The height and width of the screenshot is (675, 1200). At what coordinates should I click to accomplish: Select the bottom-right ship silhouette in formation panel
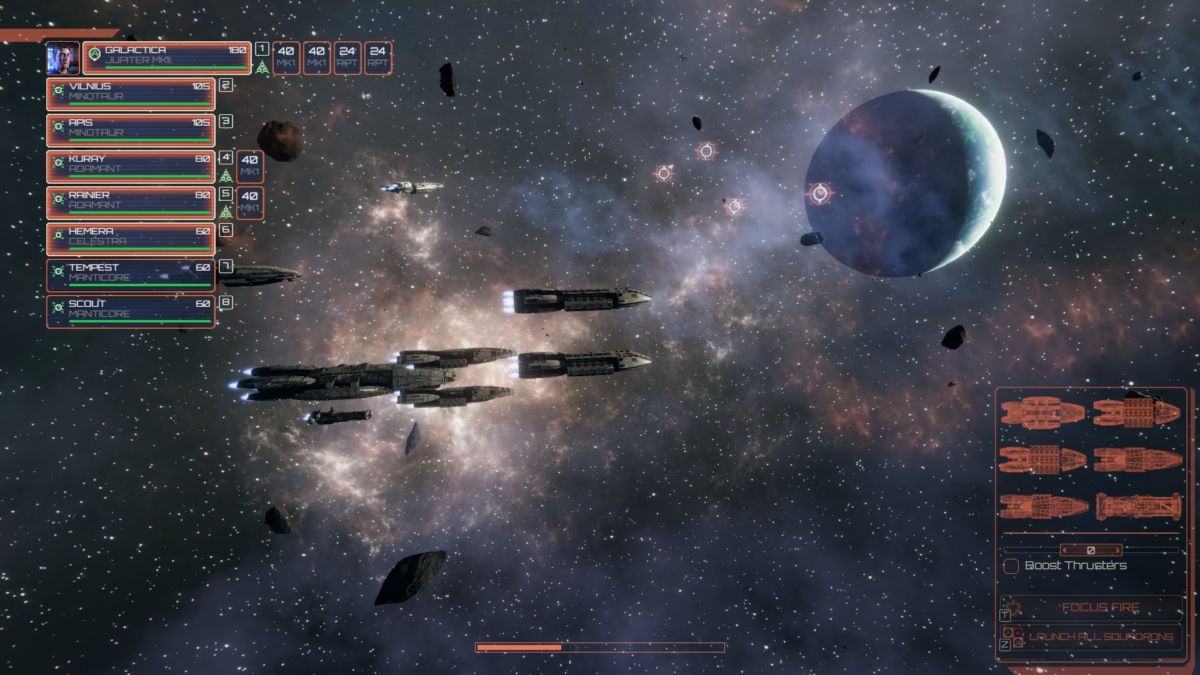point(1138,506)
